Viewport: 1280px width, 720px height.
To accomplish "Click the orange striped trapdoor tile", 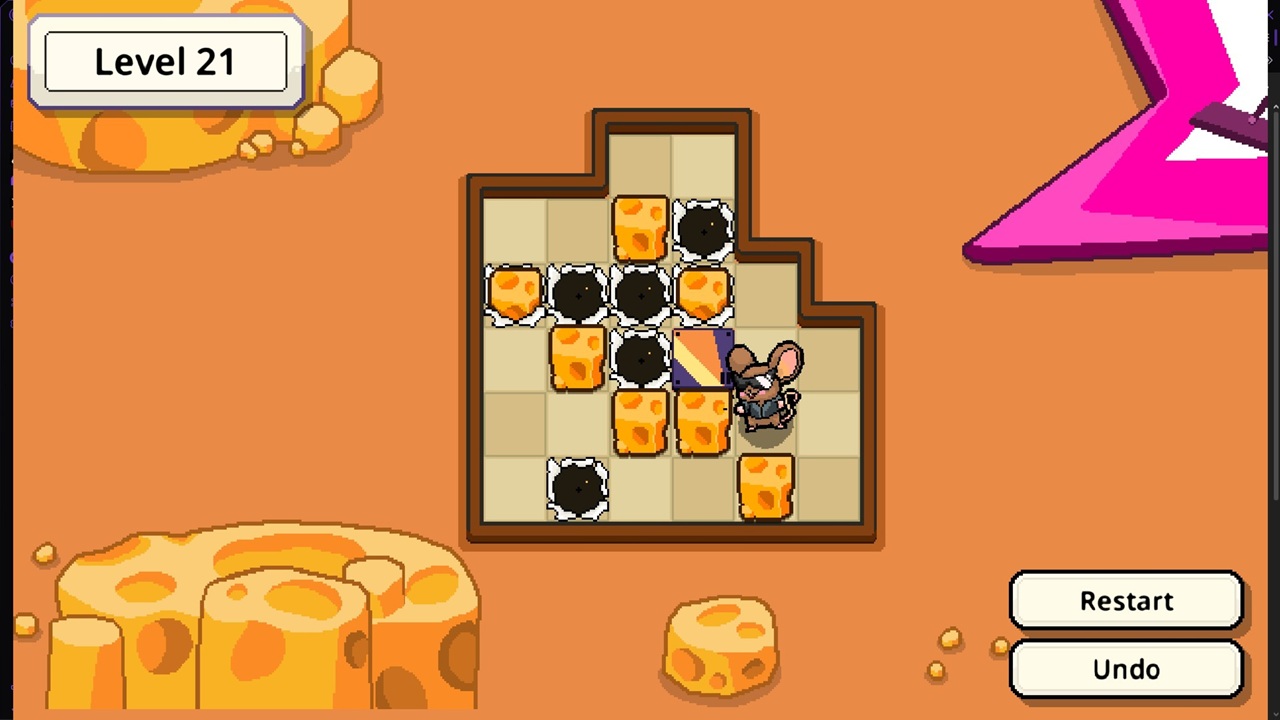I will coord(703,360).
